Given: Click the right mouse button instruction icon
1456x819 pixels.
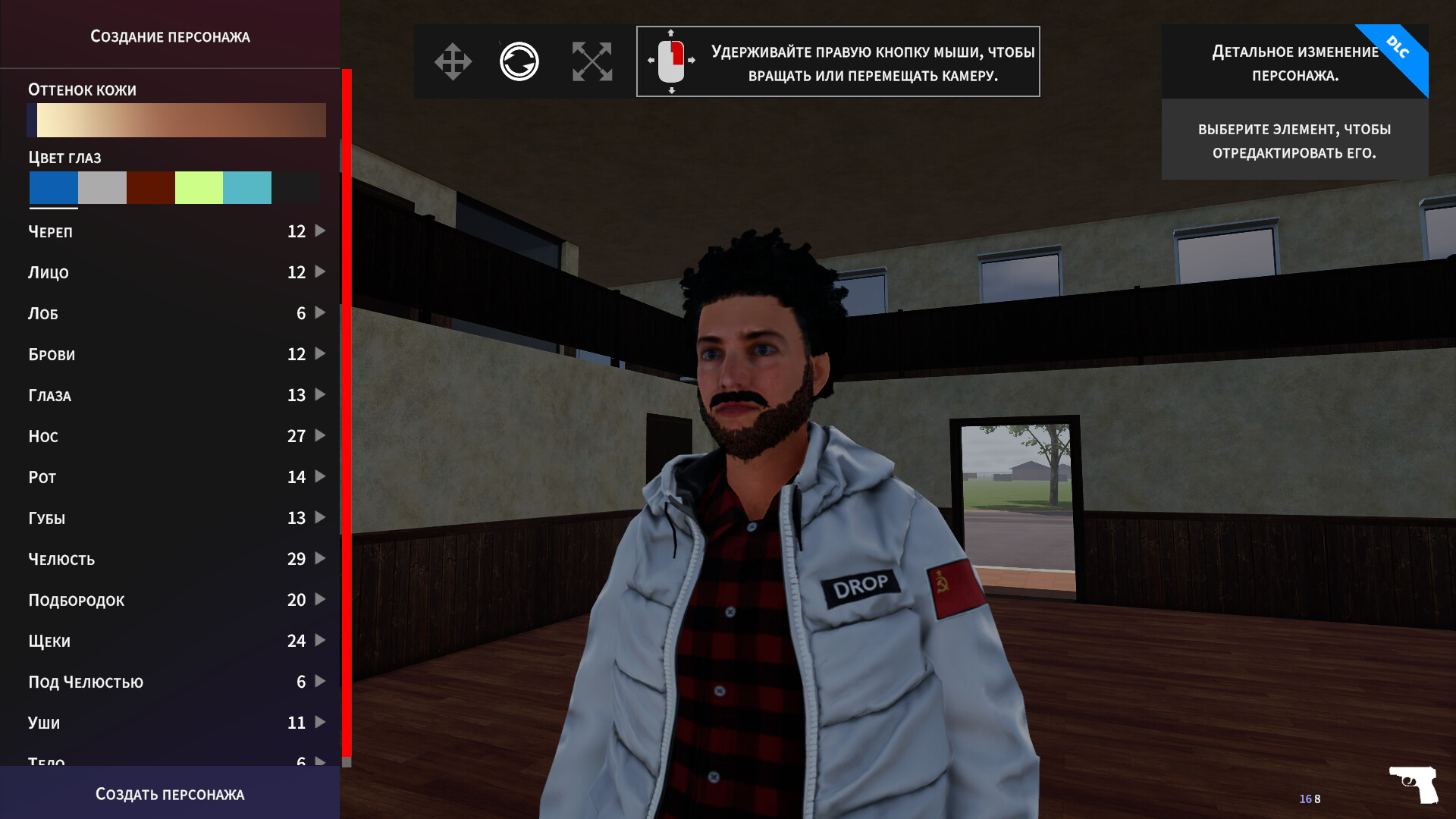Looking at the screenshot, I should pyautogui.click(x=670, y=61).
